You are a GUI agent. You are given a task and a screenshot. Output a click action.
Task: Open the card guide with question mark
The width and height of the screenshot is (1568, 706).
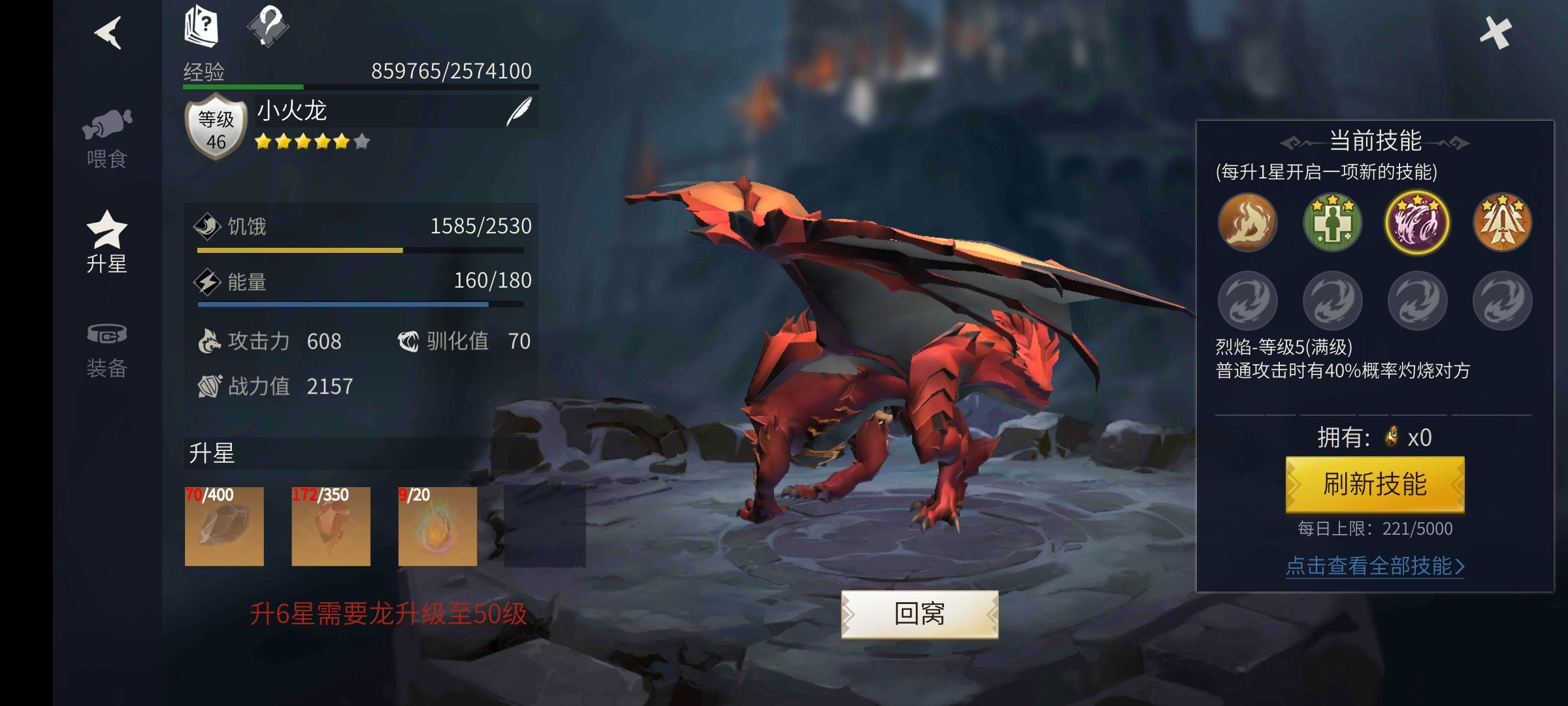pos(201,26)
